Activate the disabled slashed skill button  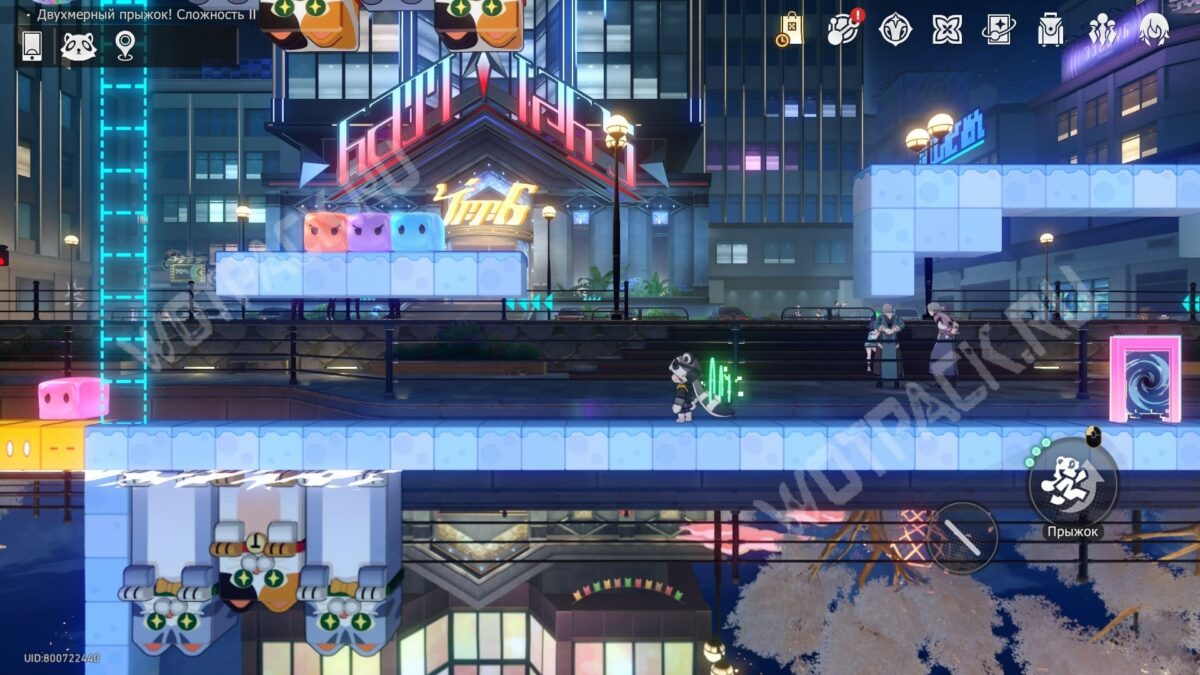click(x=962, y=537)
